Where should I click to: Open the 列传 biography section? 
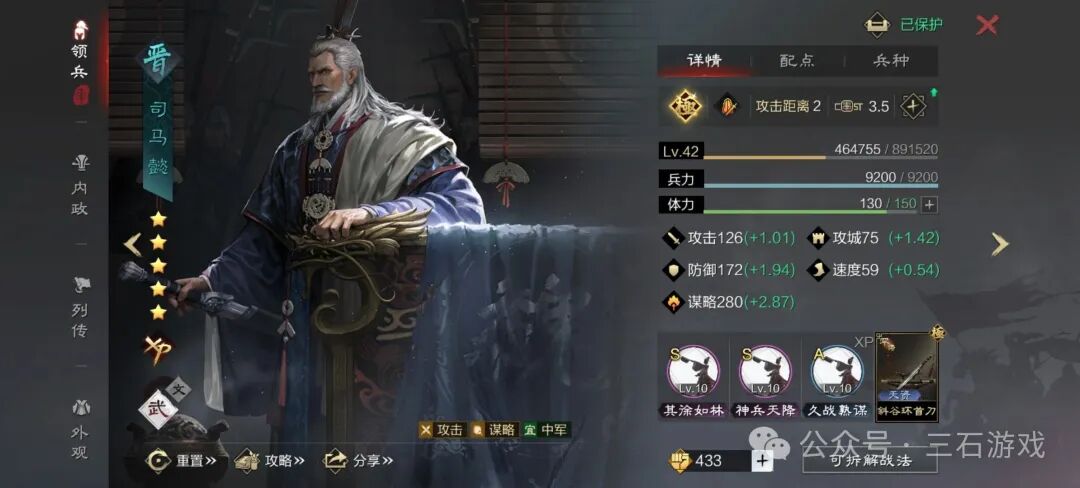[x=80, y=307]
